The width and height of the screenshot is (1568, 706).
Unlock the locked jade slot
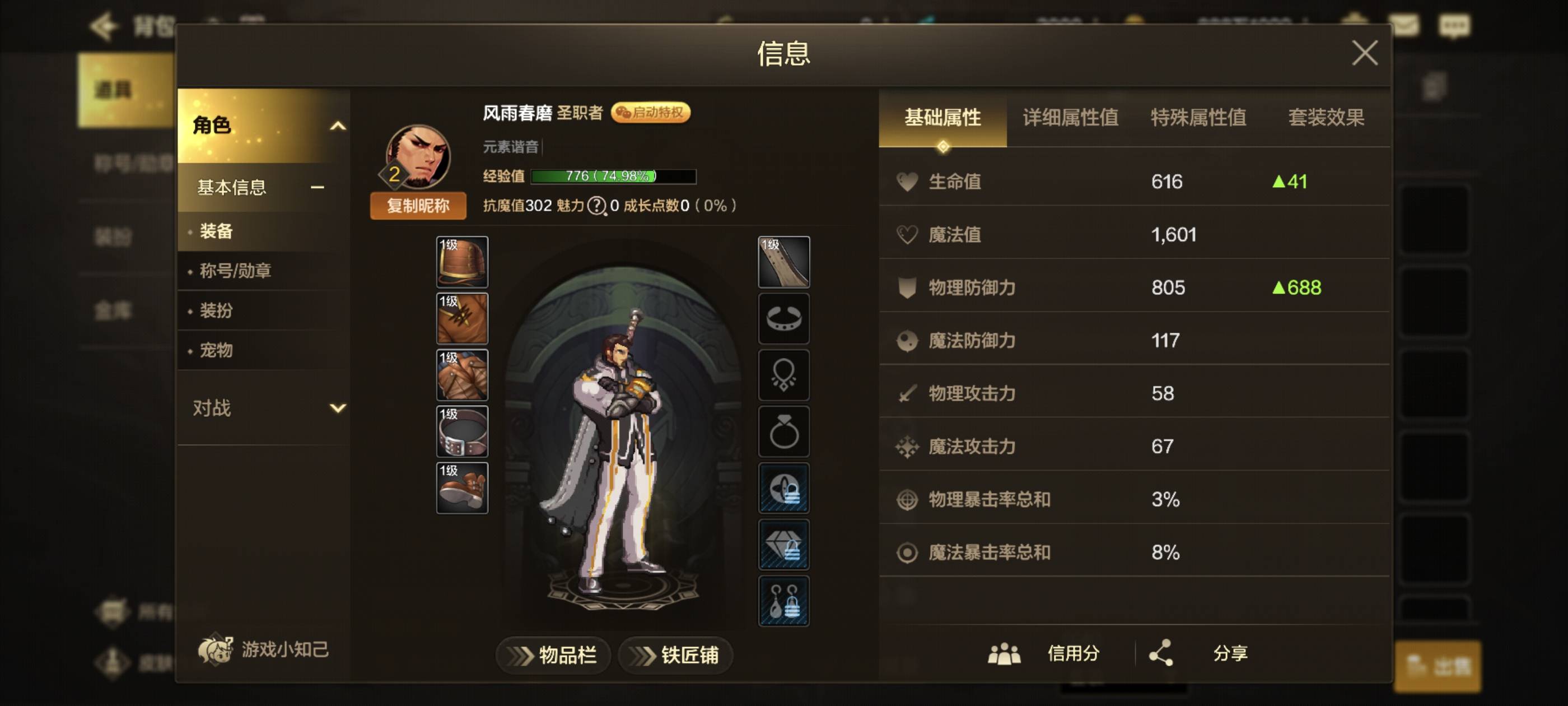pyautogui.click(x=784, y=544)
